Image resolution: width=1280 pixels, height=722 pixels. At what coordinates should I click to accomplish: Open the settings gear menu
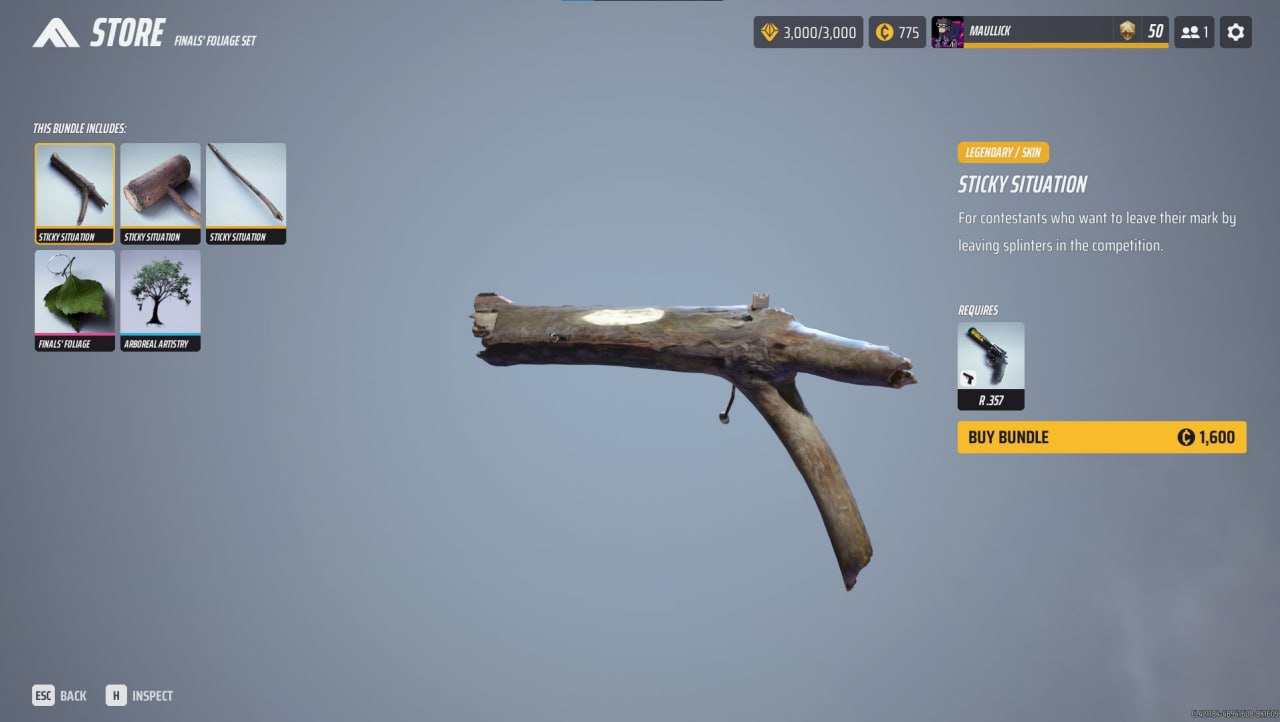(x=1235, y=32)
